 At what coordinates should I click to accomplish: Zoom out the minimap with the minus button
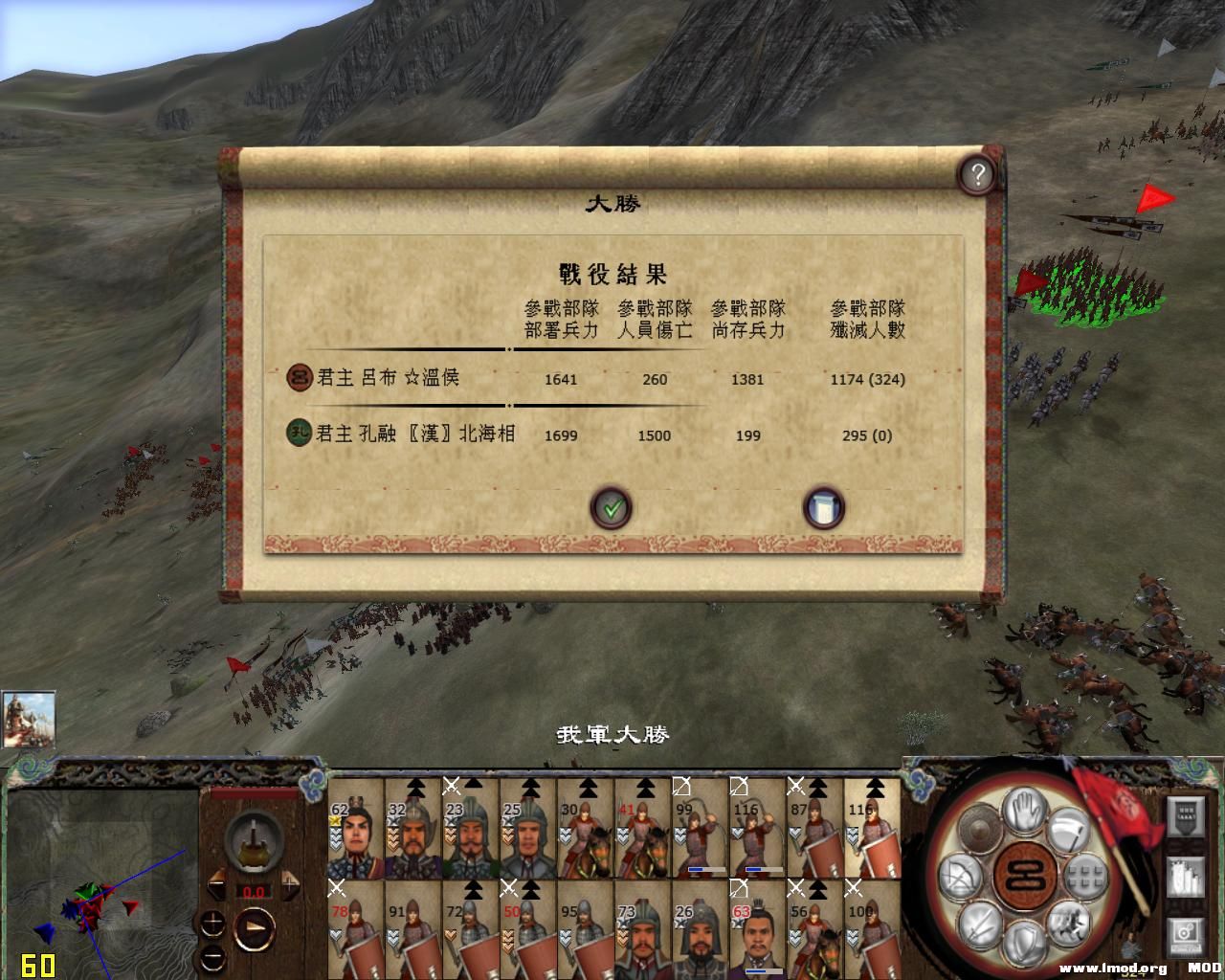[212, 957]
